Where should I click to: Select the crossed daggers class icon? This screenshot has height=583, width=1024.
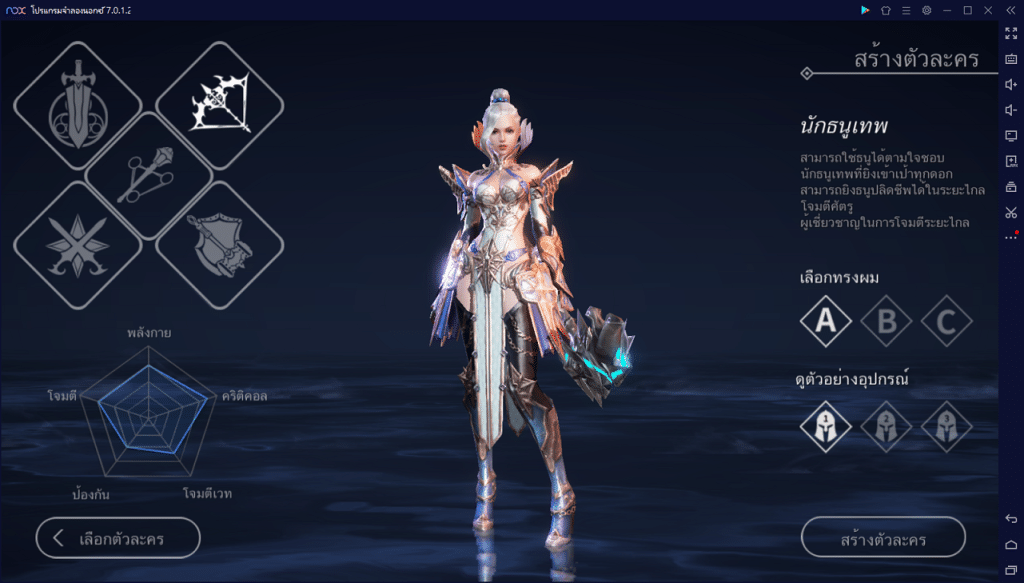coord(77,246)
